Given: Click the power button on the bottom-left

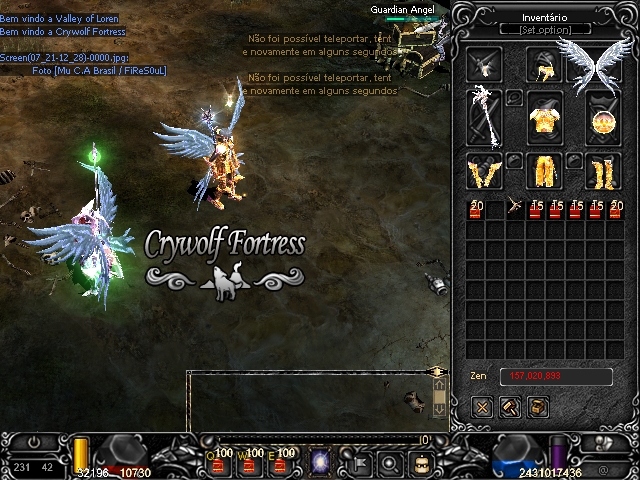Looking at the screenshot, I should [34, 441].
